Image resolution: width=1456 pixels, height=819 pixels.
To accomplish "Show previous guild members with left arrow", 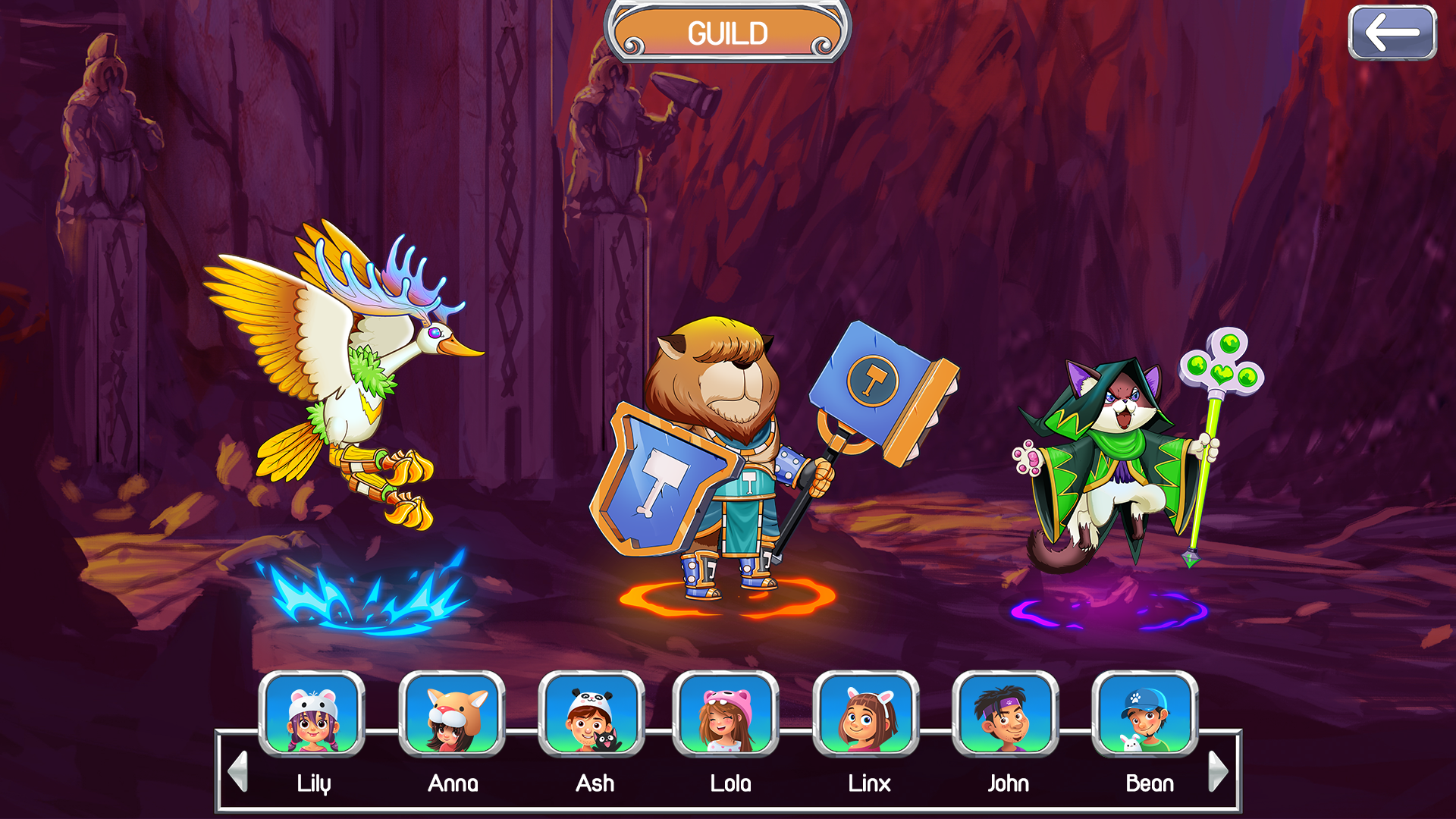I will [238, 771].
